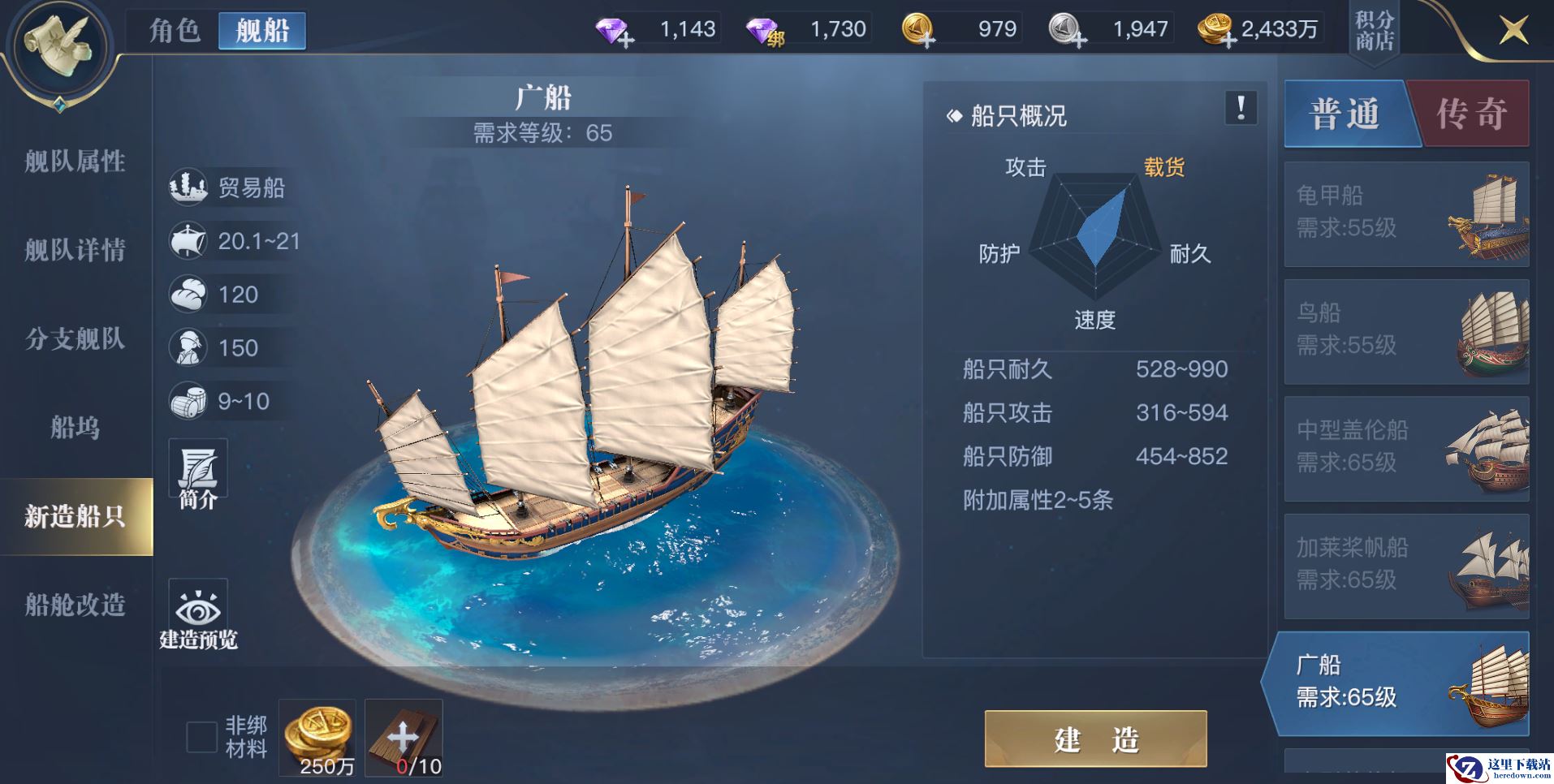Click the exclamation info button in 船只概况
1554x784 pixels.
point(1241,108)
